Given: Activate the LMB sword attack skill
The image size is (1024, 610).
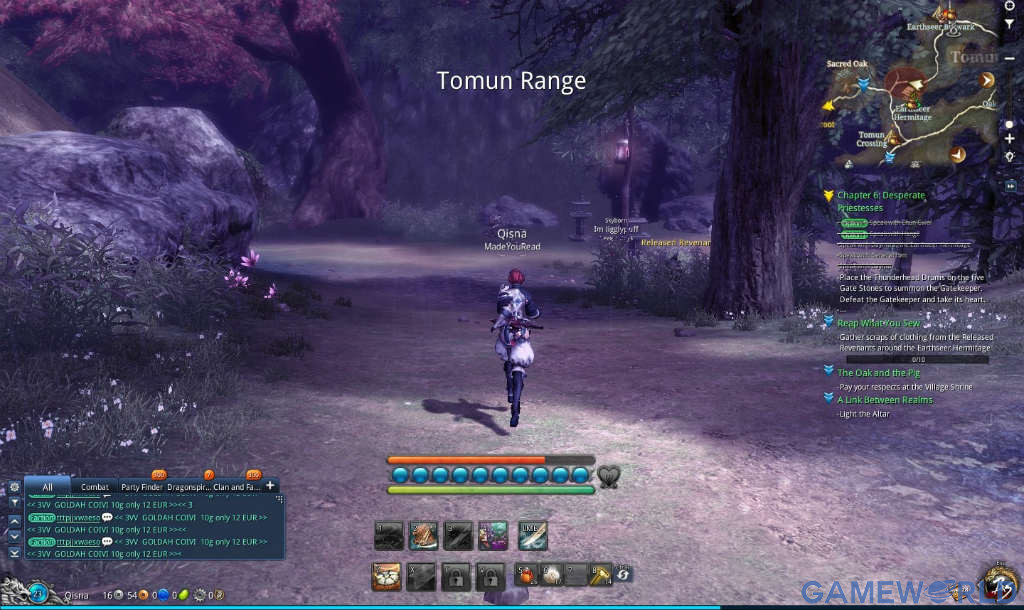Looking at the screenshot, I should (x=533, y=536).
